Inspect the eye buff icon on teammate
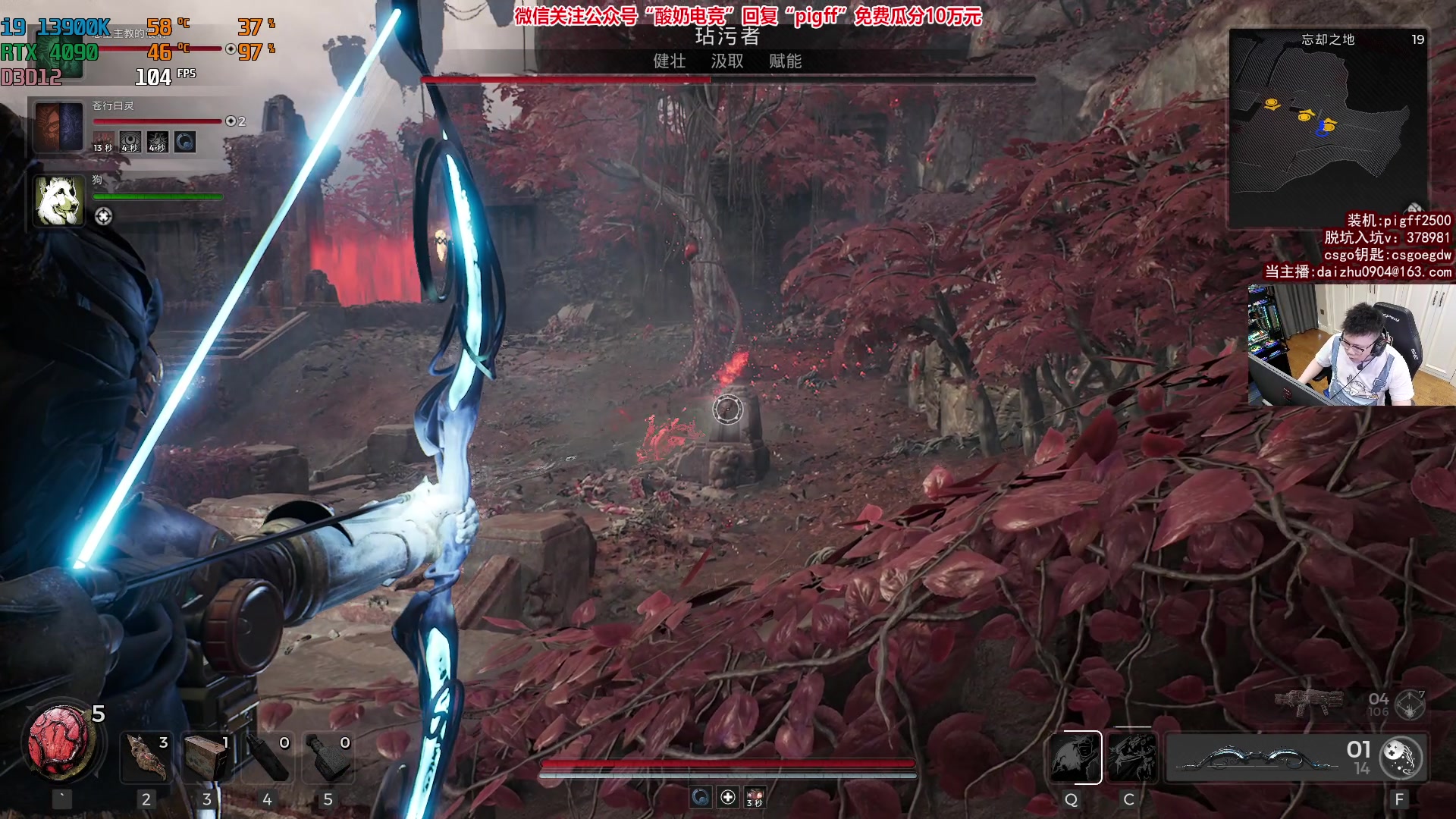The width and height of the screenshot is (1456, 819). [x=130, y=142]
